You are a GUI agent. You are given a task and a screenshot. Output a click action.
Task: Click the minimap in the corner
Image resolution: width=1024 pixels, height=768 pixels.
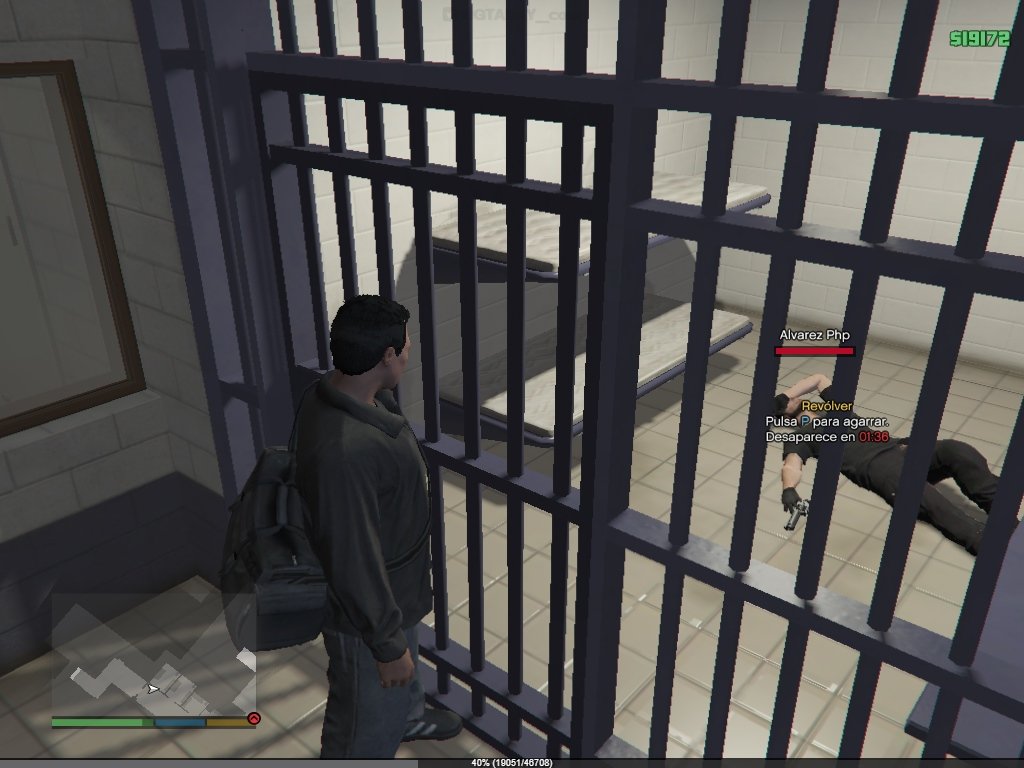(153, 654)
